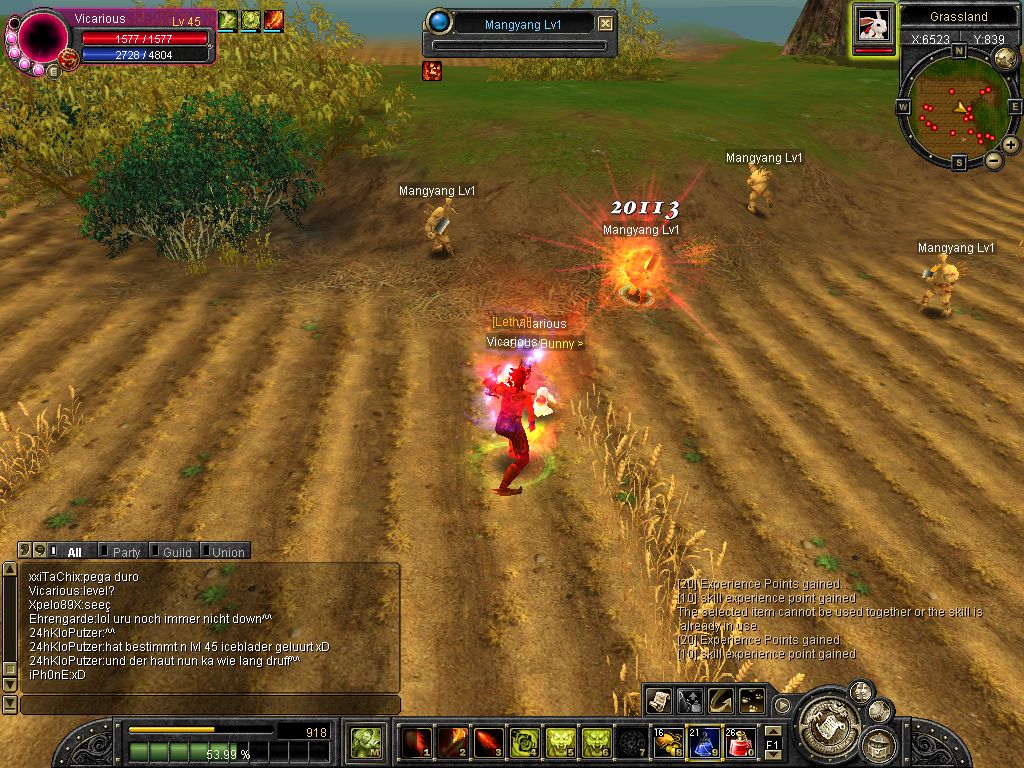This screenshot has height=768, width=1024.
Task: Trigger the red slash skill in slot 1
Action: [x=416, y=742]
